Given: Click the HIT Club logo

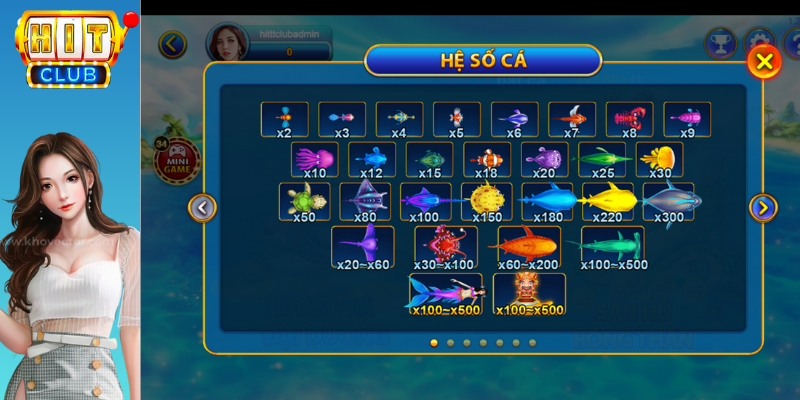Looking at the screenshot, I should click(70, 47).
